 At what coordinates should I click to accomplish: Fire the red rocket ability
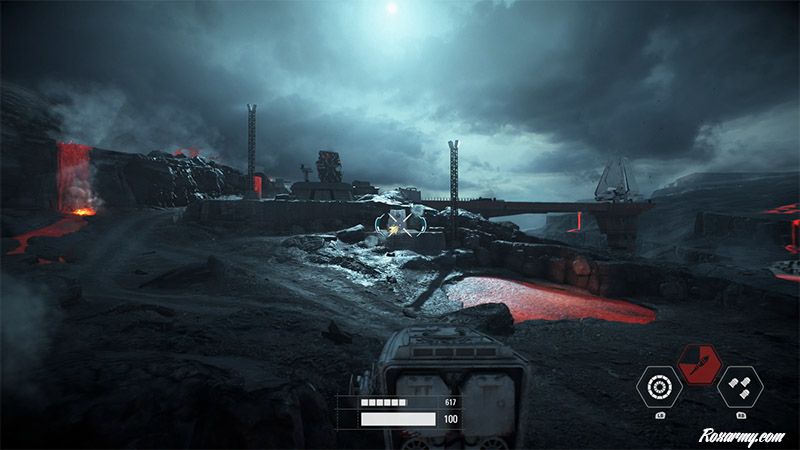[x=700, y=364]
